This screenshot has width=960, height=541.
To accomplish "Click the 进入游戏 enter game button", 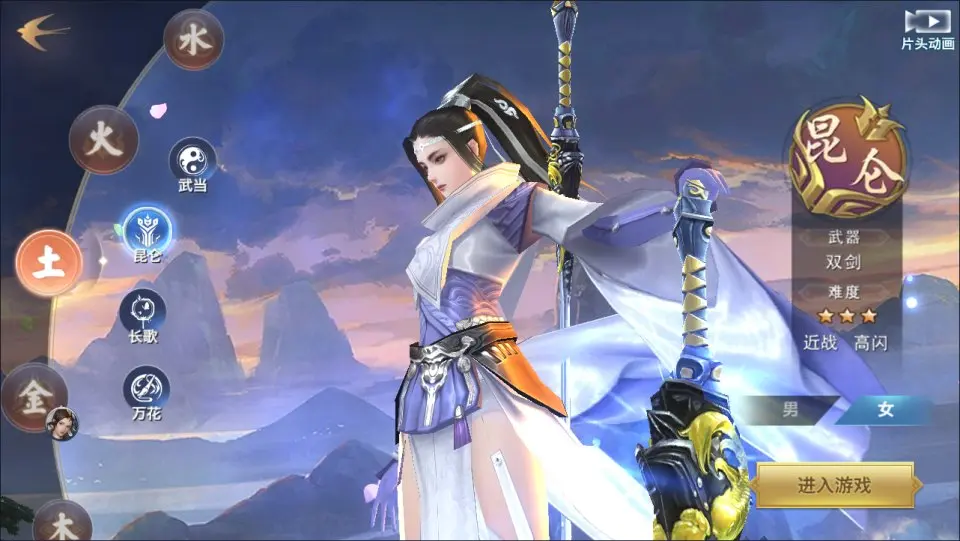I will pos(834,486).
